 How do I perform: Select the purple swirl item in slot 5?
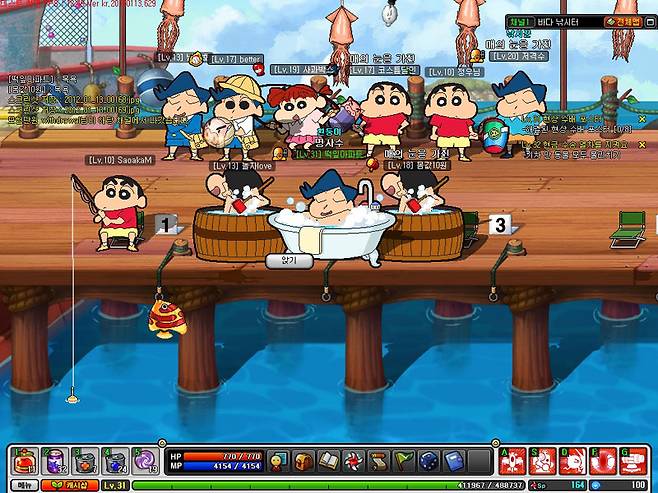pos(145,460)
